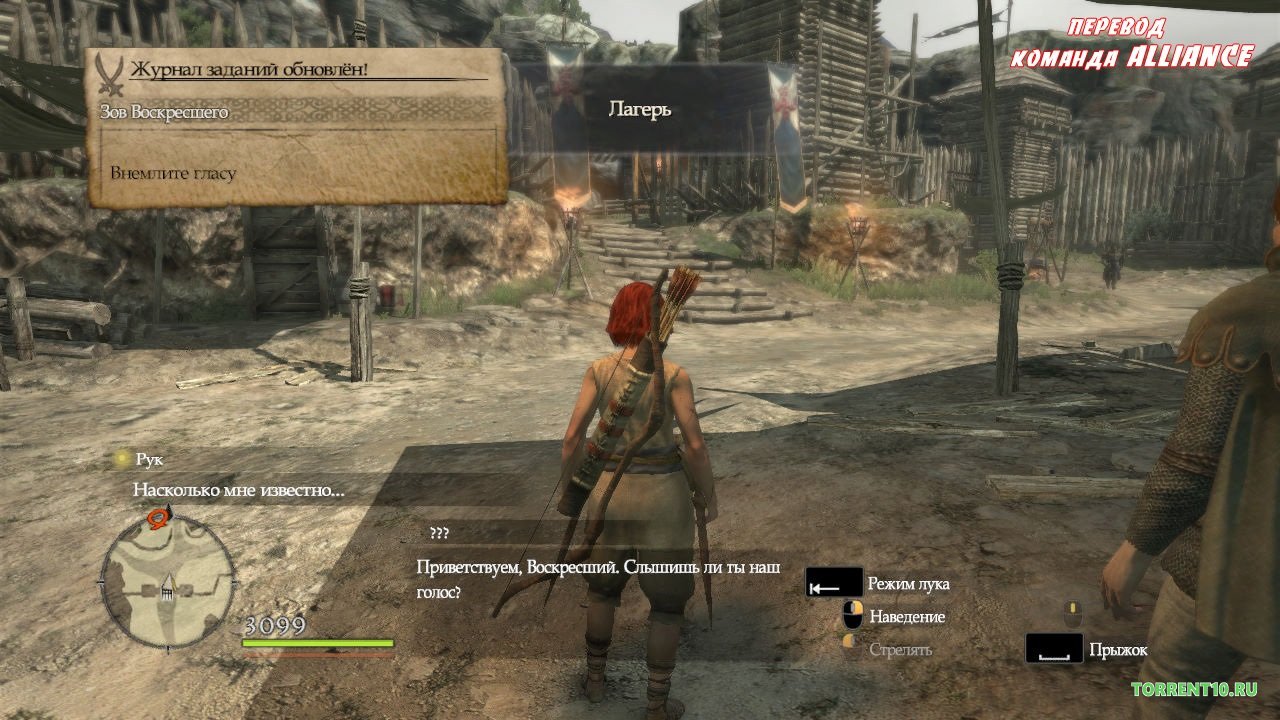
Task: Select the "Зов Воскресшего" quest entry
Action: pos(165,112)
